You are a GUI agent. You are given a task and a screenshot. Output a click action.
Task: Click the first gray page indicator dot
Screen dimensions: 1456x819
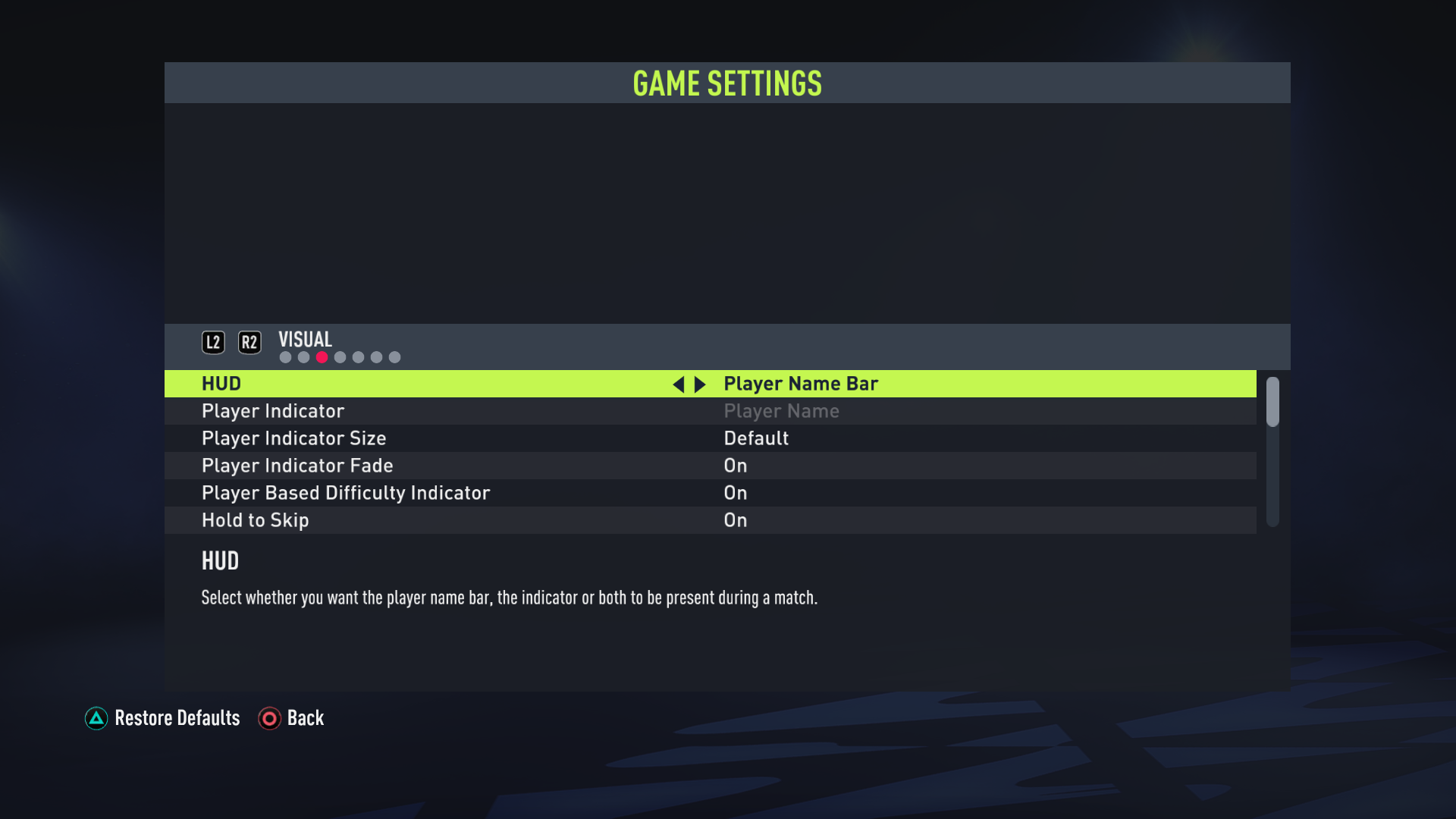285,356
